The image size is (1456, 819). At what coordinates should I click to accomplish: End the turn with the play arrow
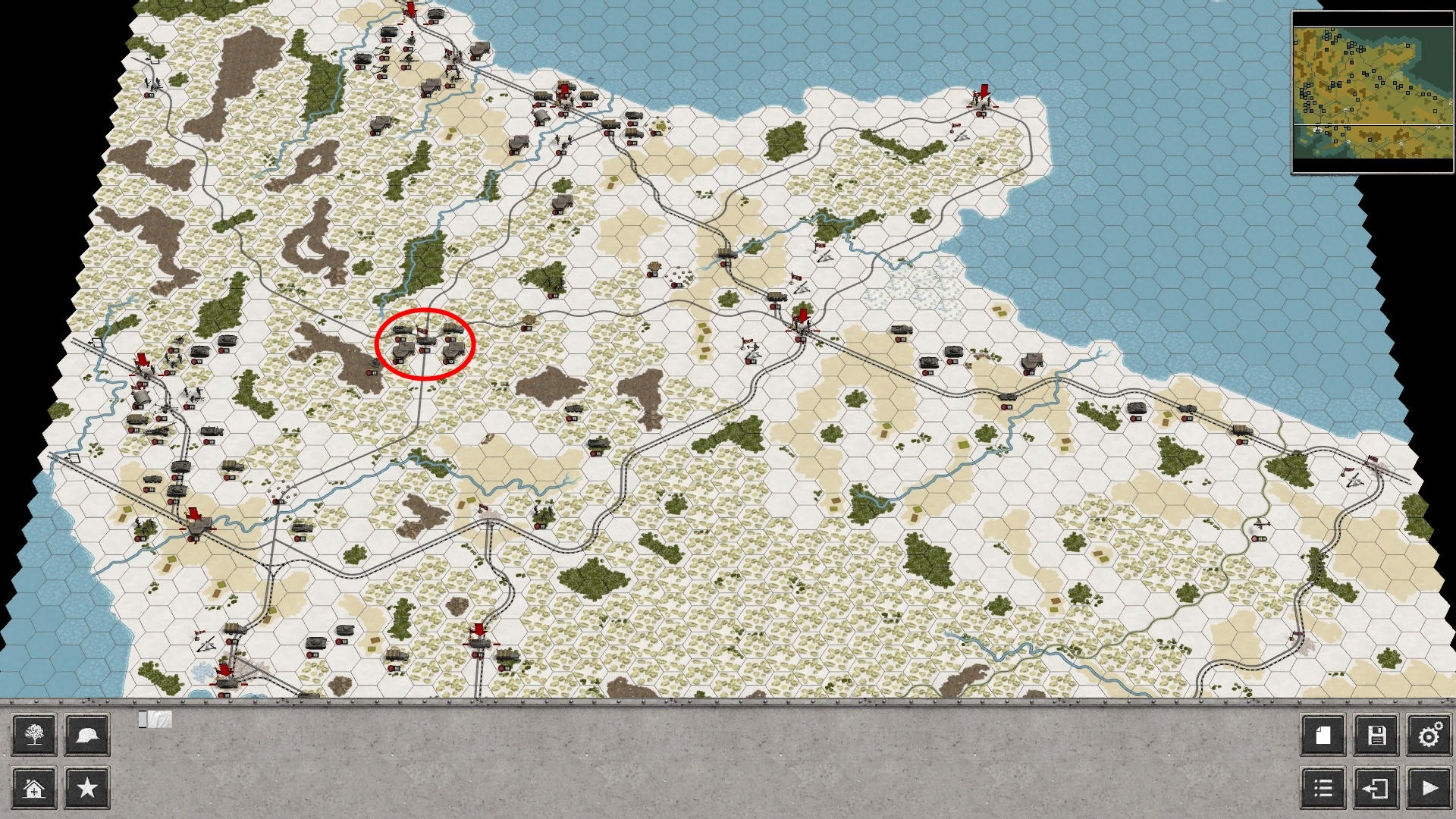(x=1429, y=787)
